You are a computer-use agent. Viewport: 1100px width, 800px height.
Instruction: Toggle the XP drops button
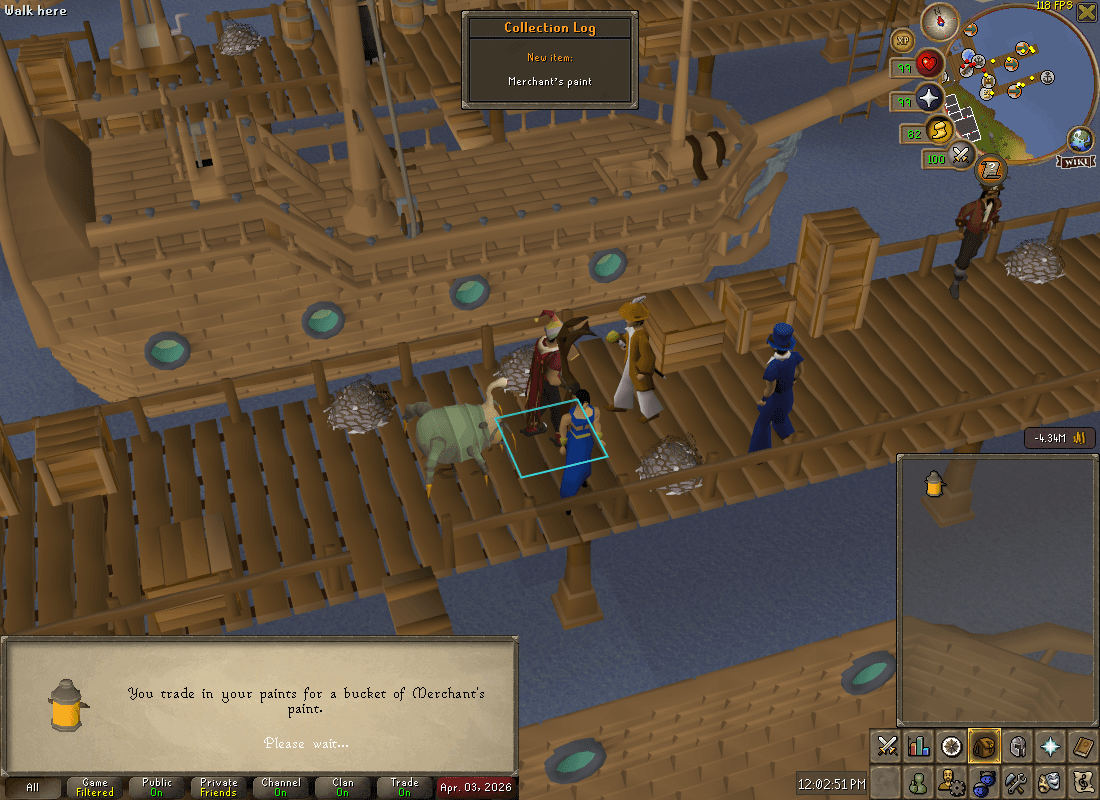(902, 40)
